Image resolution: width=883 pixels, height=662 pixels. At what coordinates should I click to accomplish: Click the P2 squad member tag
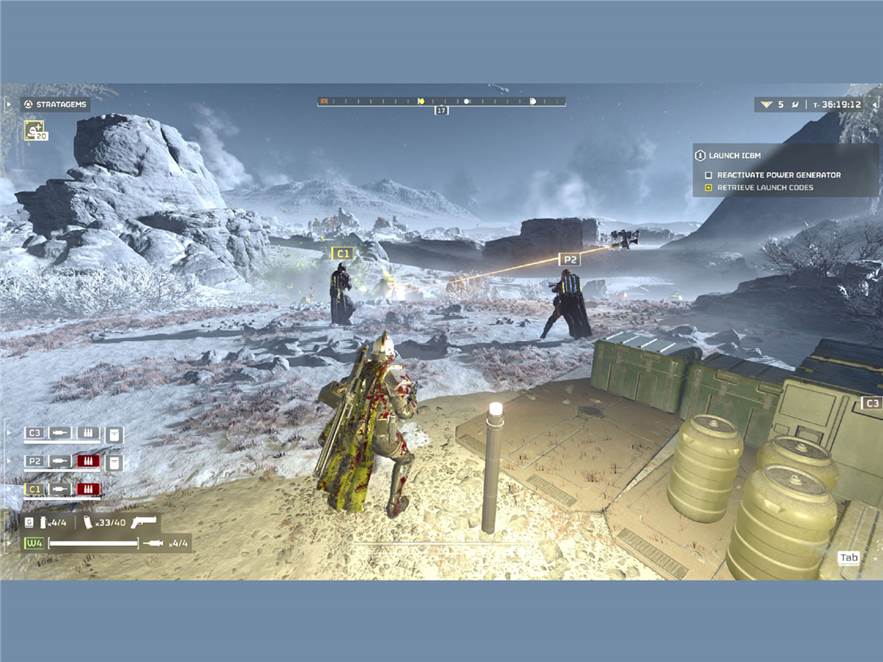pos(34,461)
